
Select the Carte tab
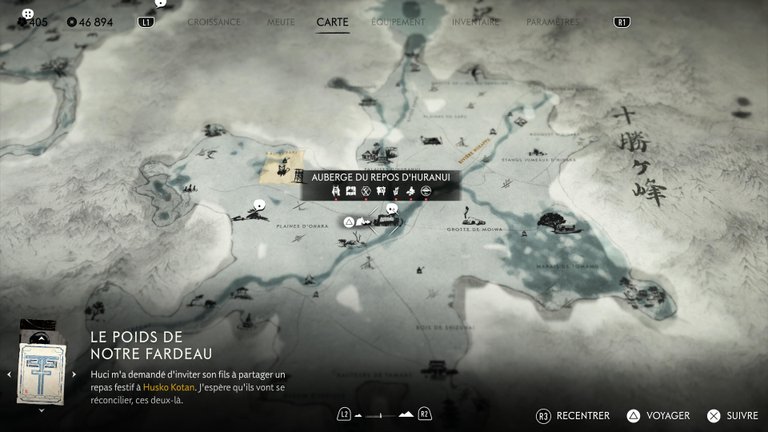[x=332, y=21]
